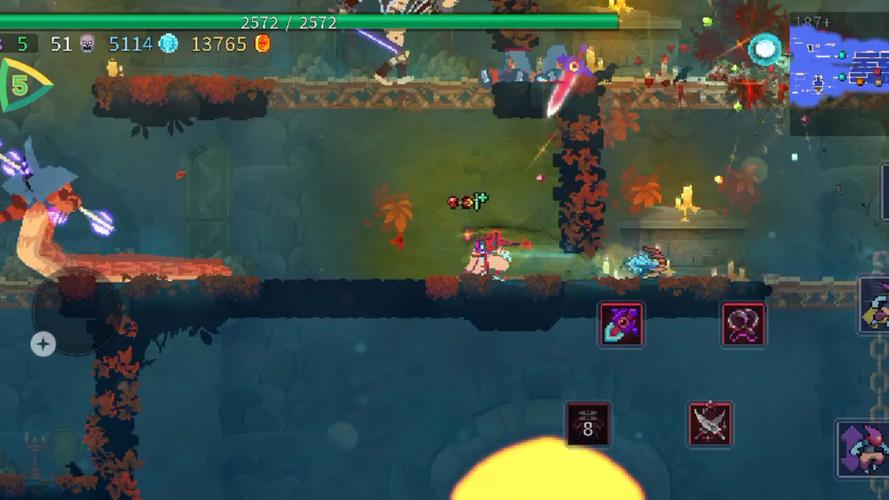Activate the pink whip weapon button
The width and height of the screenshot is (889, 500).
(744, 325)
